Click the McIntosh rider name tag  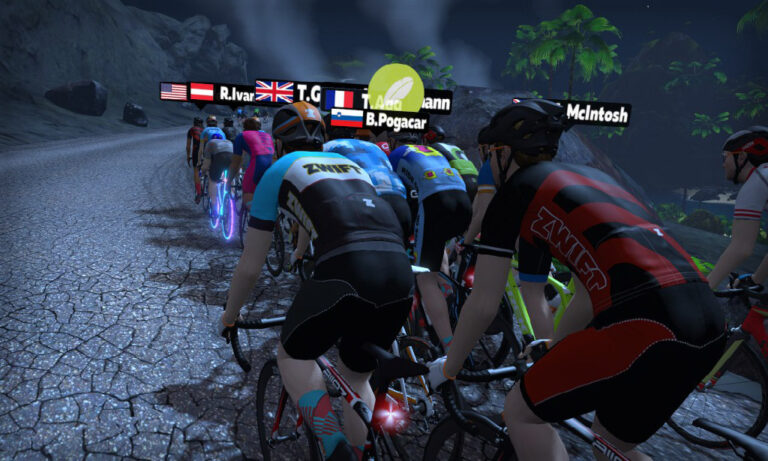(596, 113)
